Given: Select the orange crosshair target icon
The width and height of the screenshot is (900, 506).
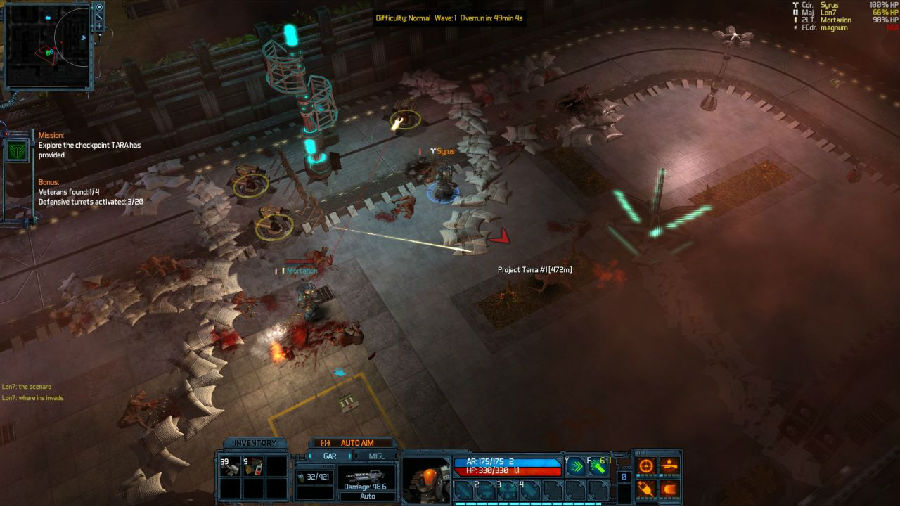Looking at the screenshot, I should [646, 465].
